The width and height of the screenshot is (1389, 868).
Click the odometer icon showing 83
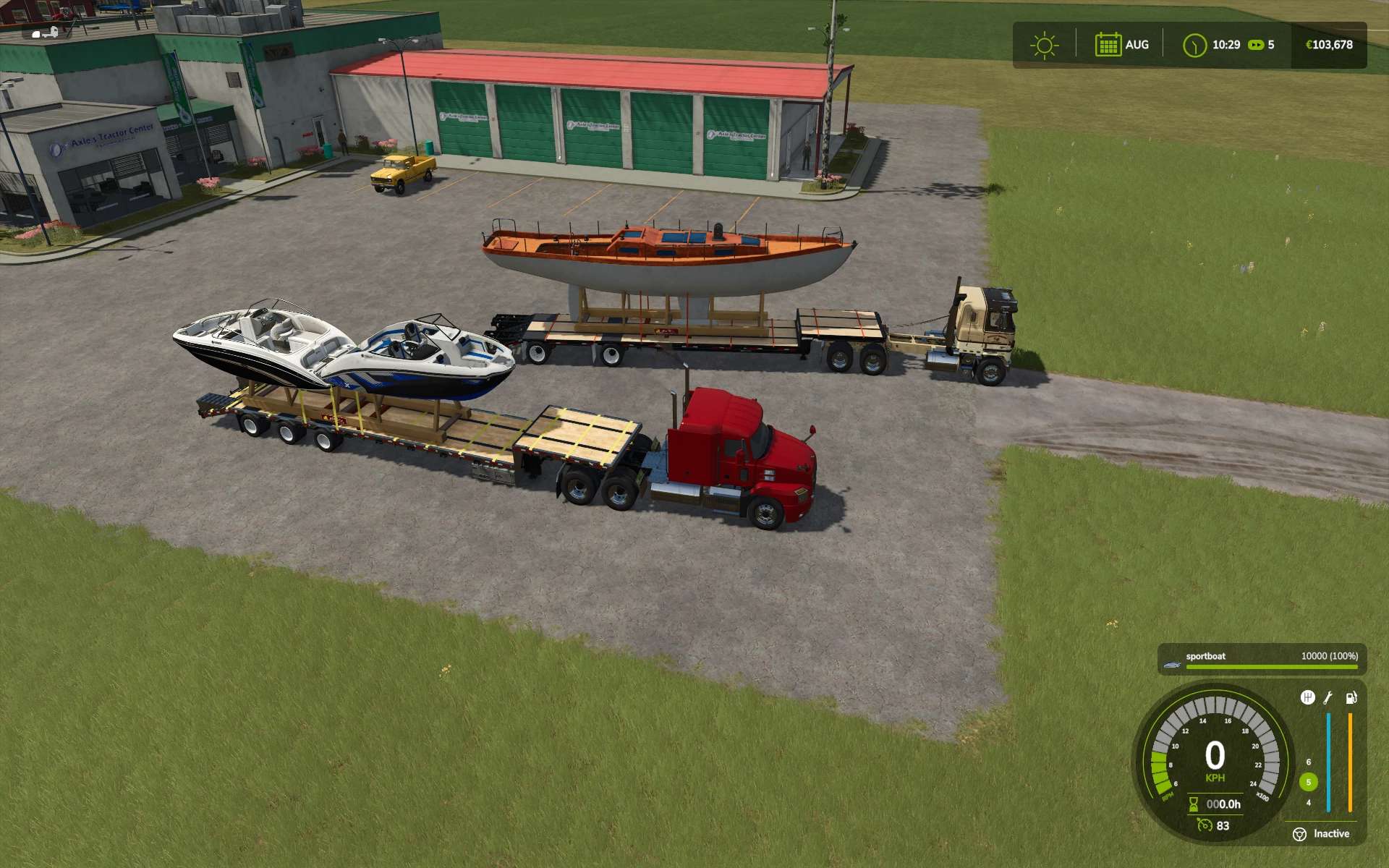click(1205, 825)
